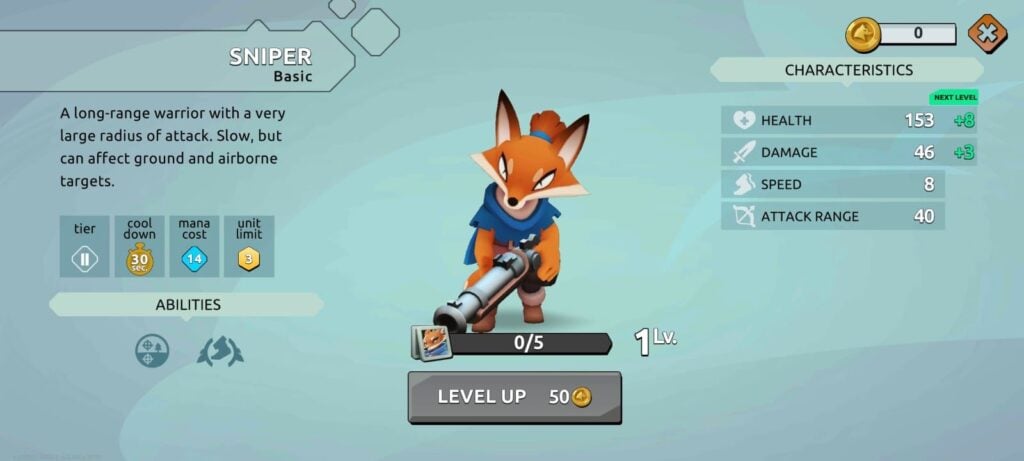The image size is (1024, 461).
Task: Click the gold coin currency icon
Action: 863,34
